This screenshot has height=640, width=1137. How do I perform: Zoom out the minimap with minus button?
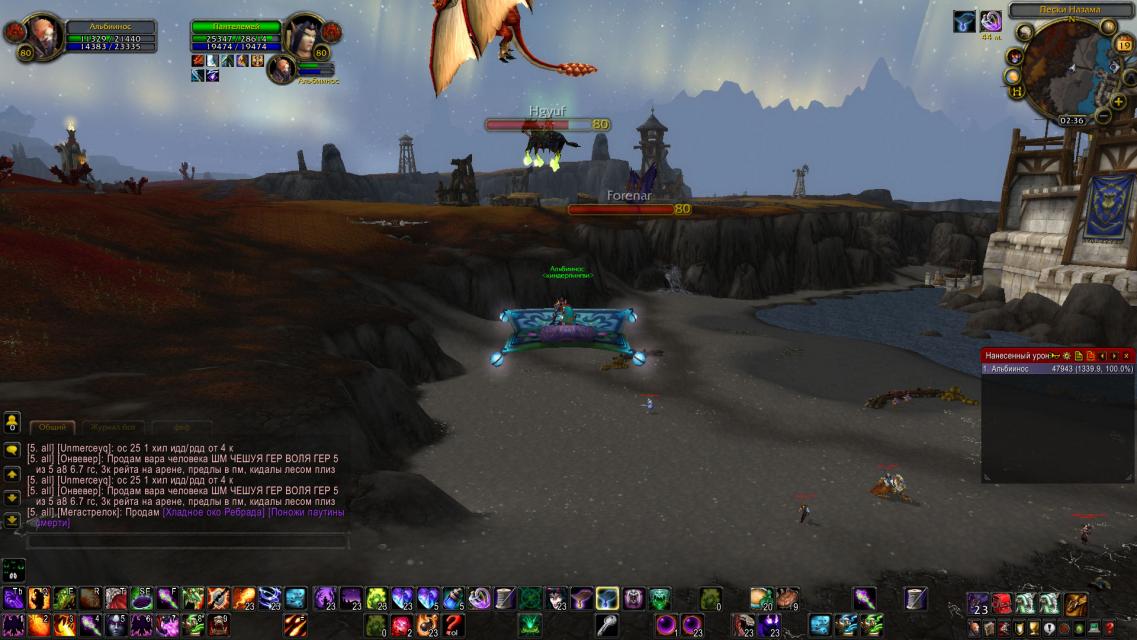pos(1103,115)
